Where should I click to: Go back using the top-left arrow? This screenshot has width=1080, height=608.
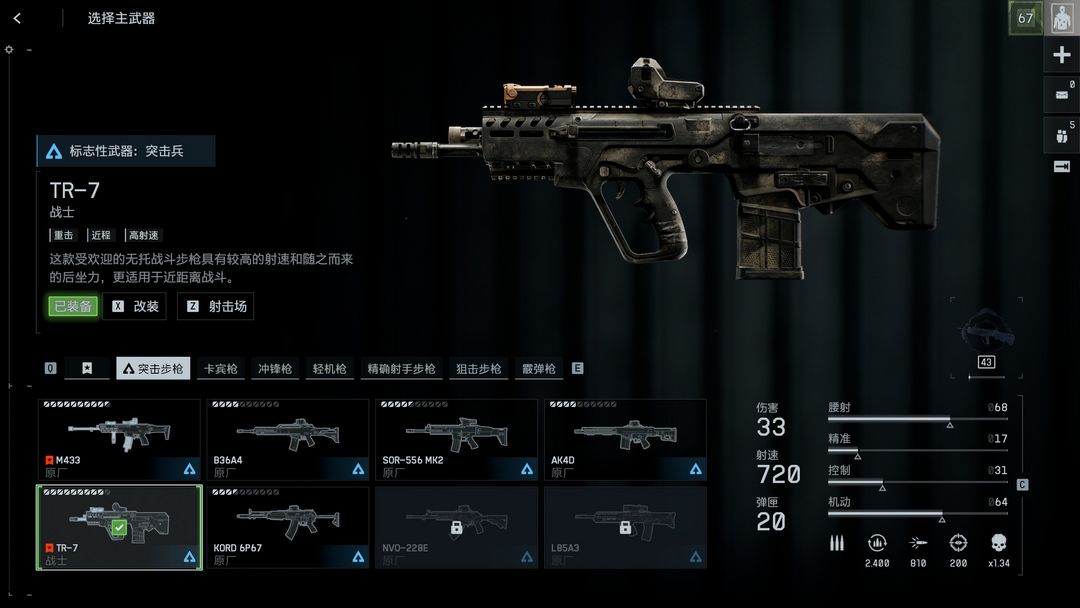point(17,18)
